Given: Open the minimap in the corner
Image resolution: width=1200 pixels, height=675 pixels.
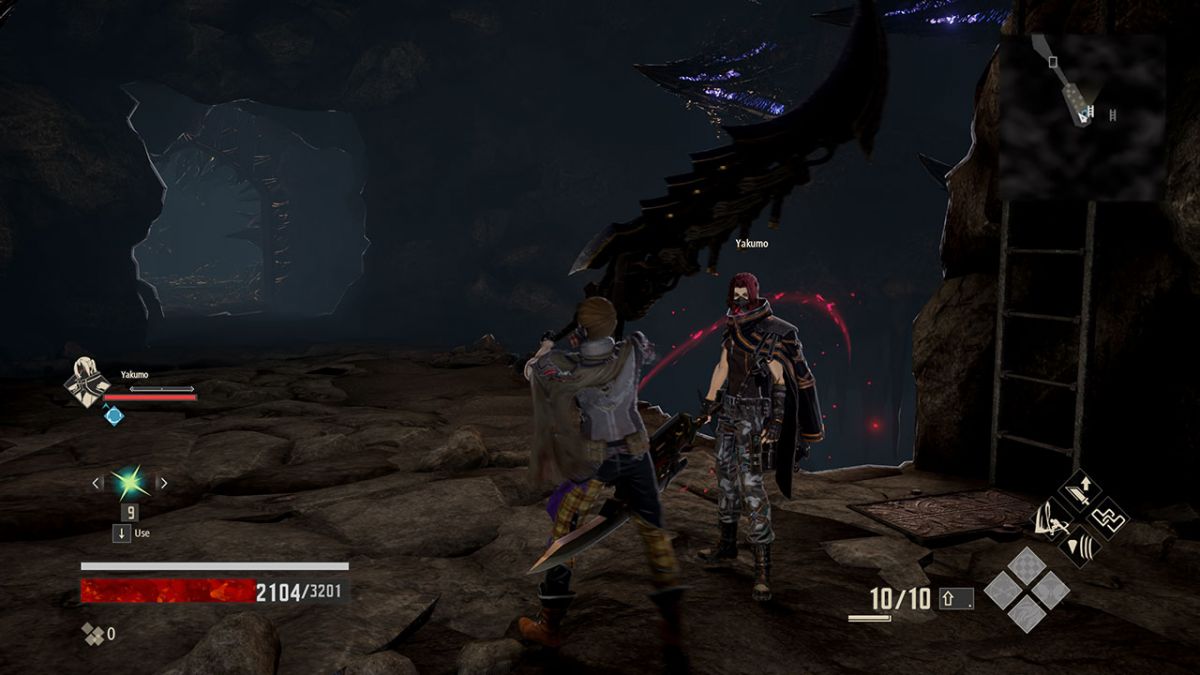Looking at the screenshot, I should point(1082,116).
